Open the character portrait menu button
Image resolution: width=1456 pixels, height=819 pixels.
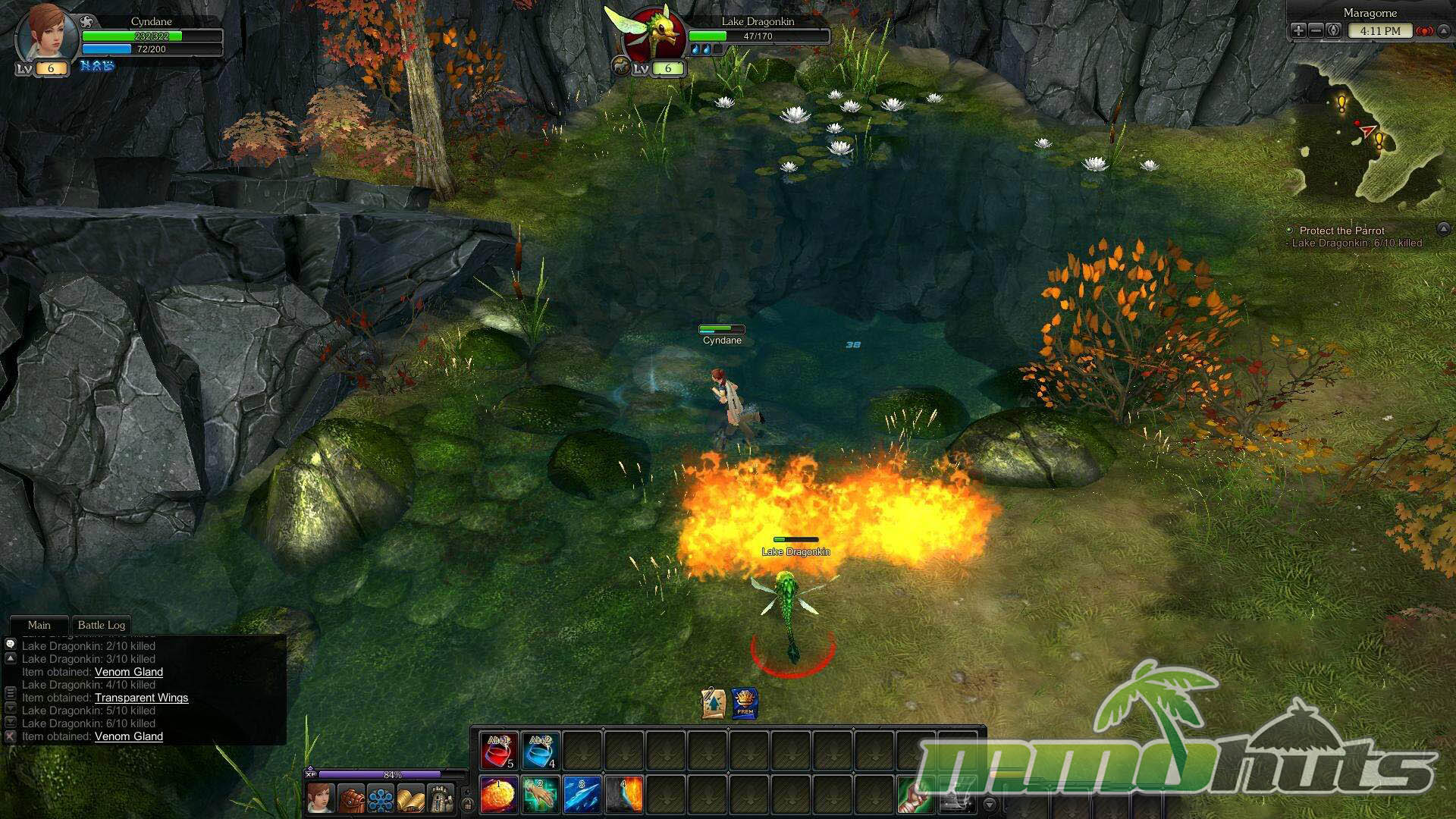pos(321,799)
